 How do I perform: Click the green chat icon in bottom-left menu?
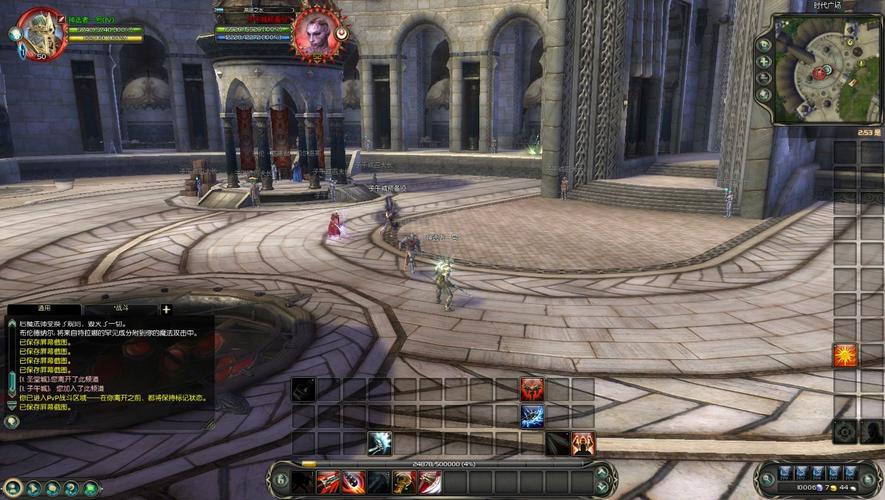pos(92,488)
